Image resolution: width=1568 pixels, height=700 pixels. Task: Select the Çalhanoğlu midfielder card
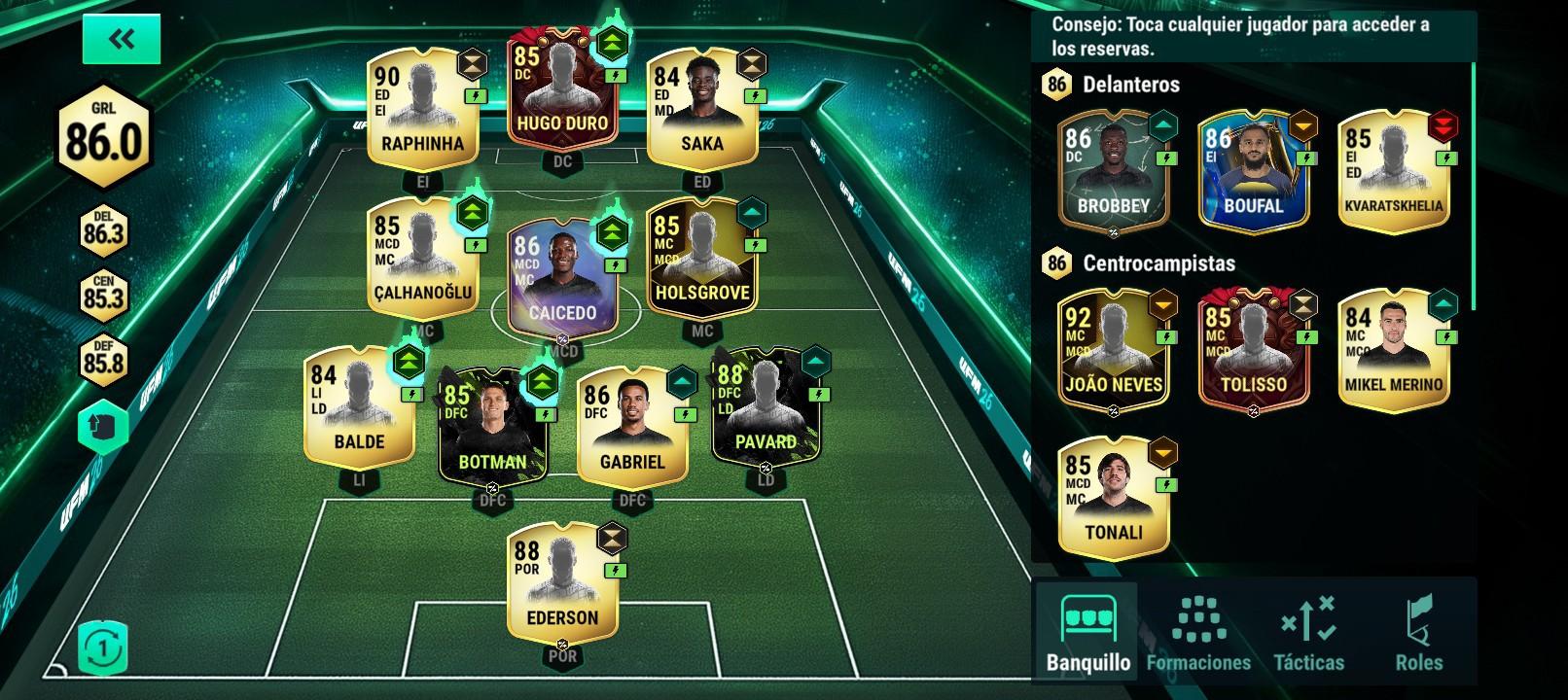pos(422,258)
